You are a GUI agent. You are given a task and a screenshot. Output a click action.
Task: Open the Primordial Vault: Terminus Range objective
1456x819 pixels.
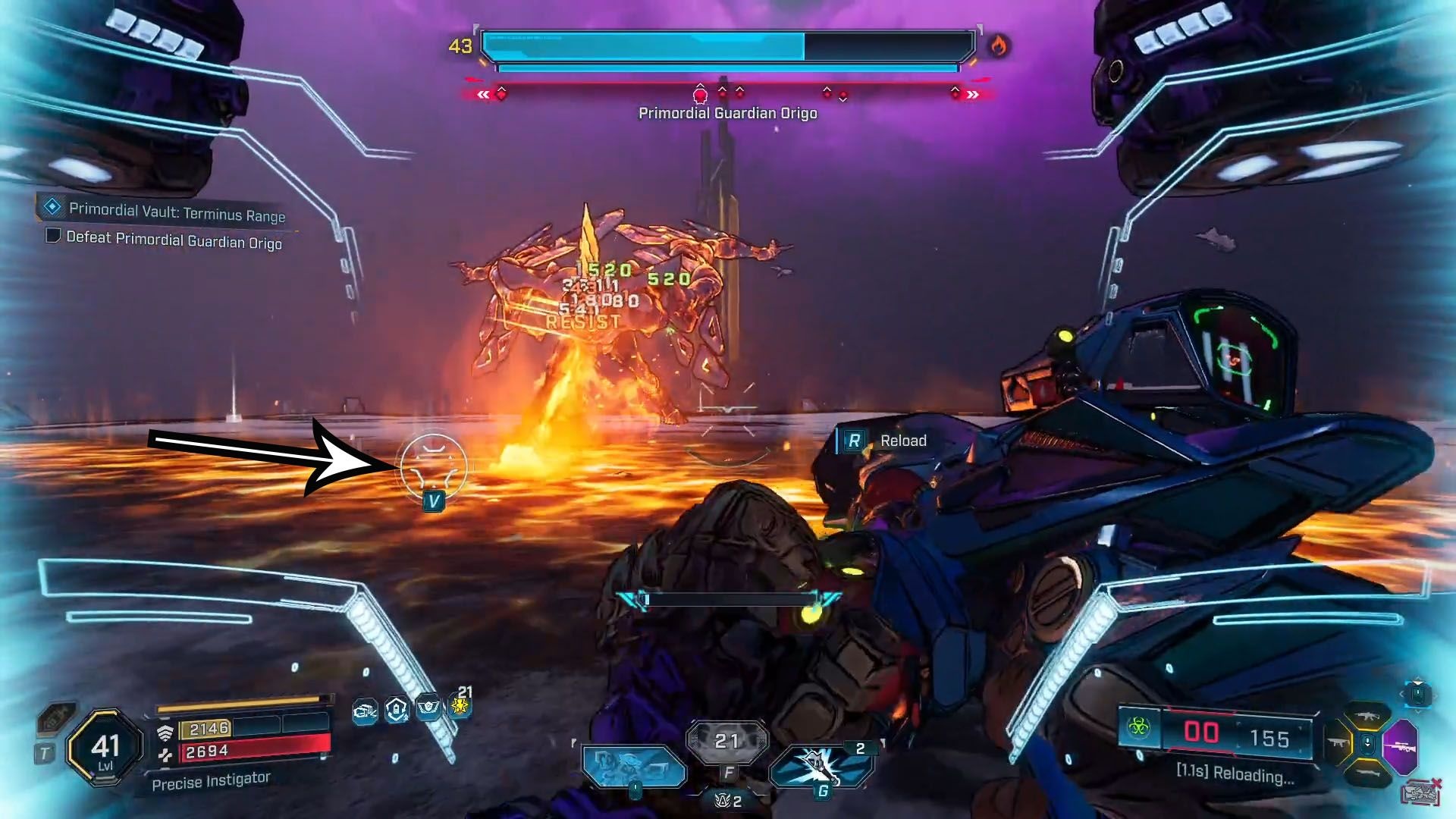176,212
